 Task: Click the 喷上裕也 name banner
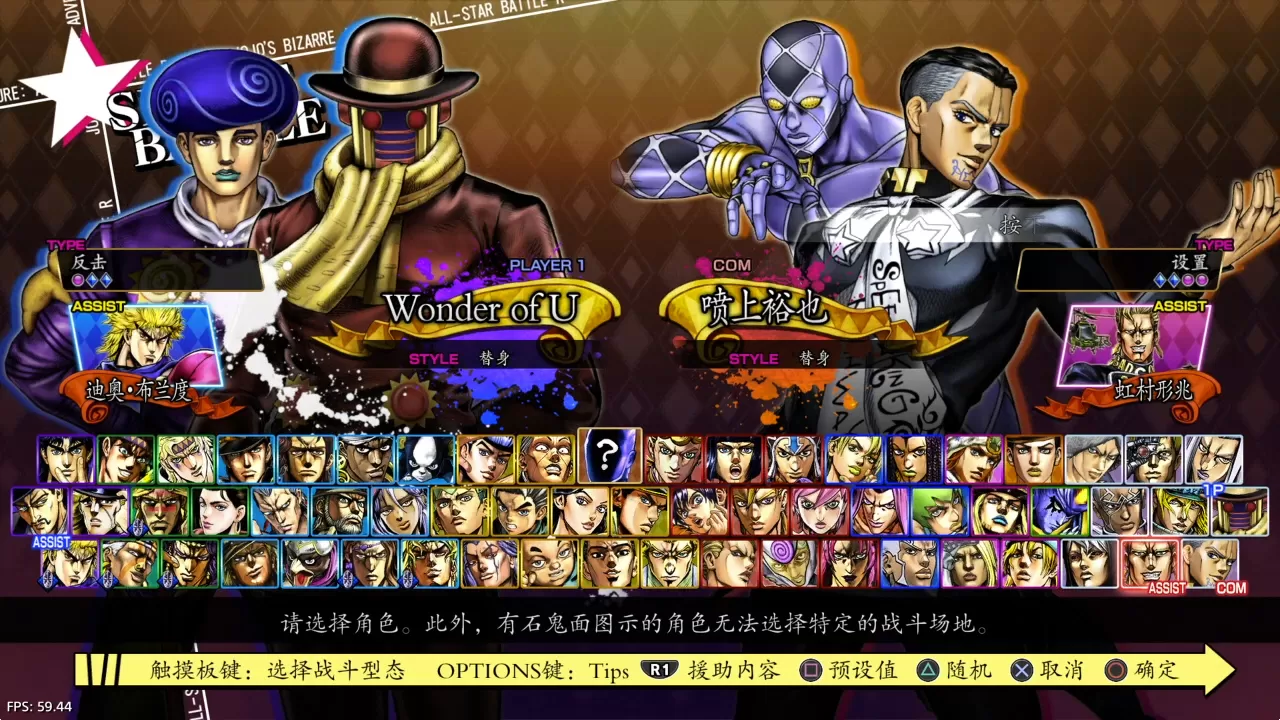(x=765, y=308)
